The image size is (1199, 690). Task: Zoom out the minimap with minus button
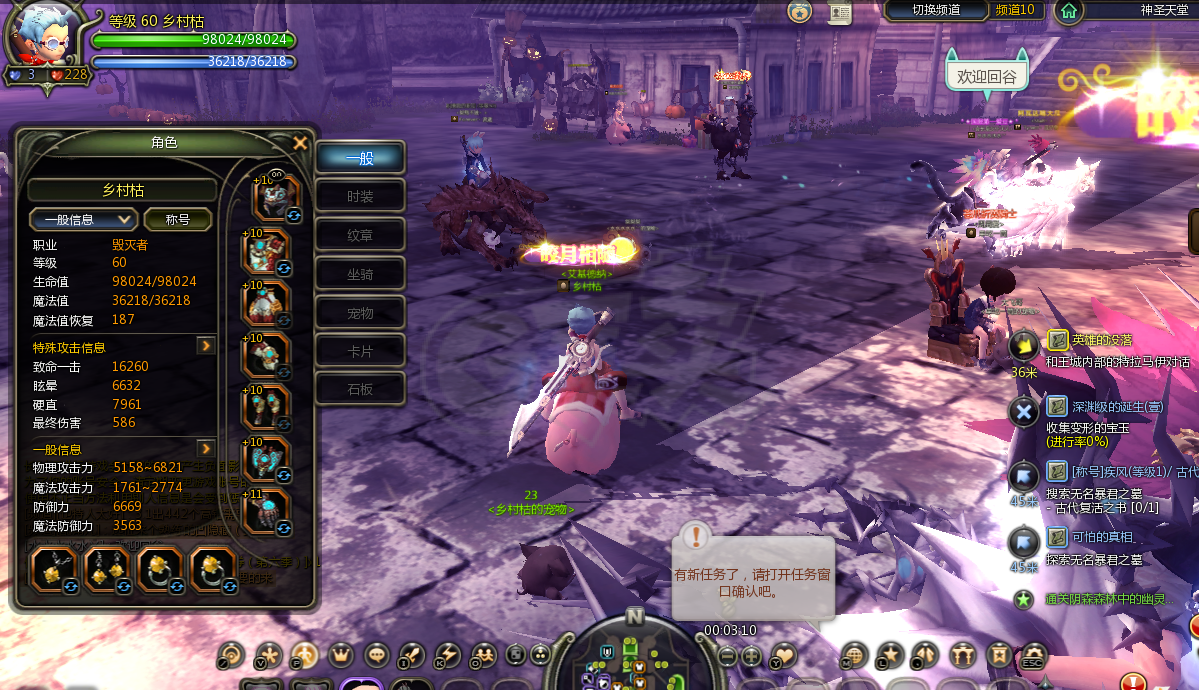pos(727,656)
